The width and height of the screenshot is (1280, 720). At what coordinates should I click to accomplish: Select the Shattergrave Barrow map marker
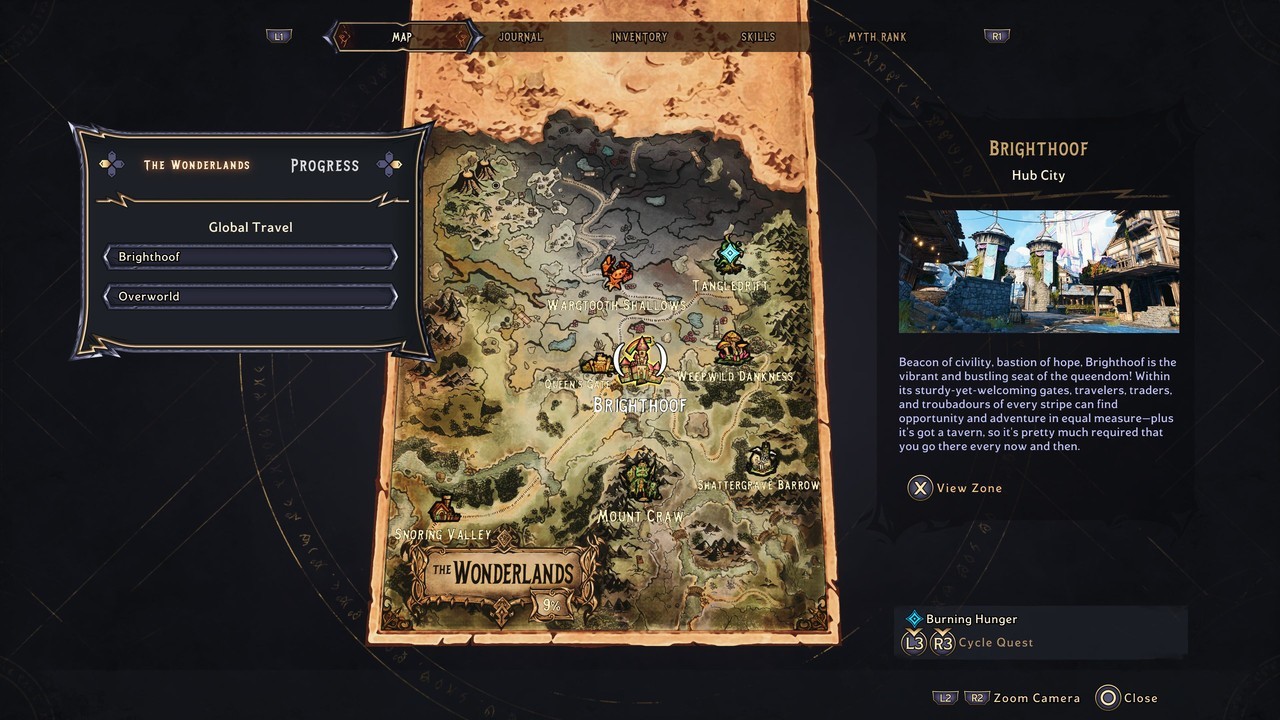point(764,459)
